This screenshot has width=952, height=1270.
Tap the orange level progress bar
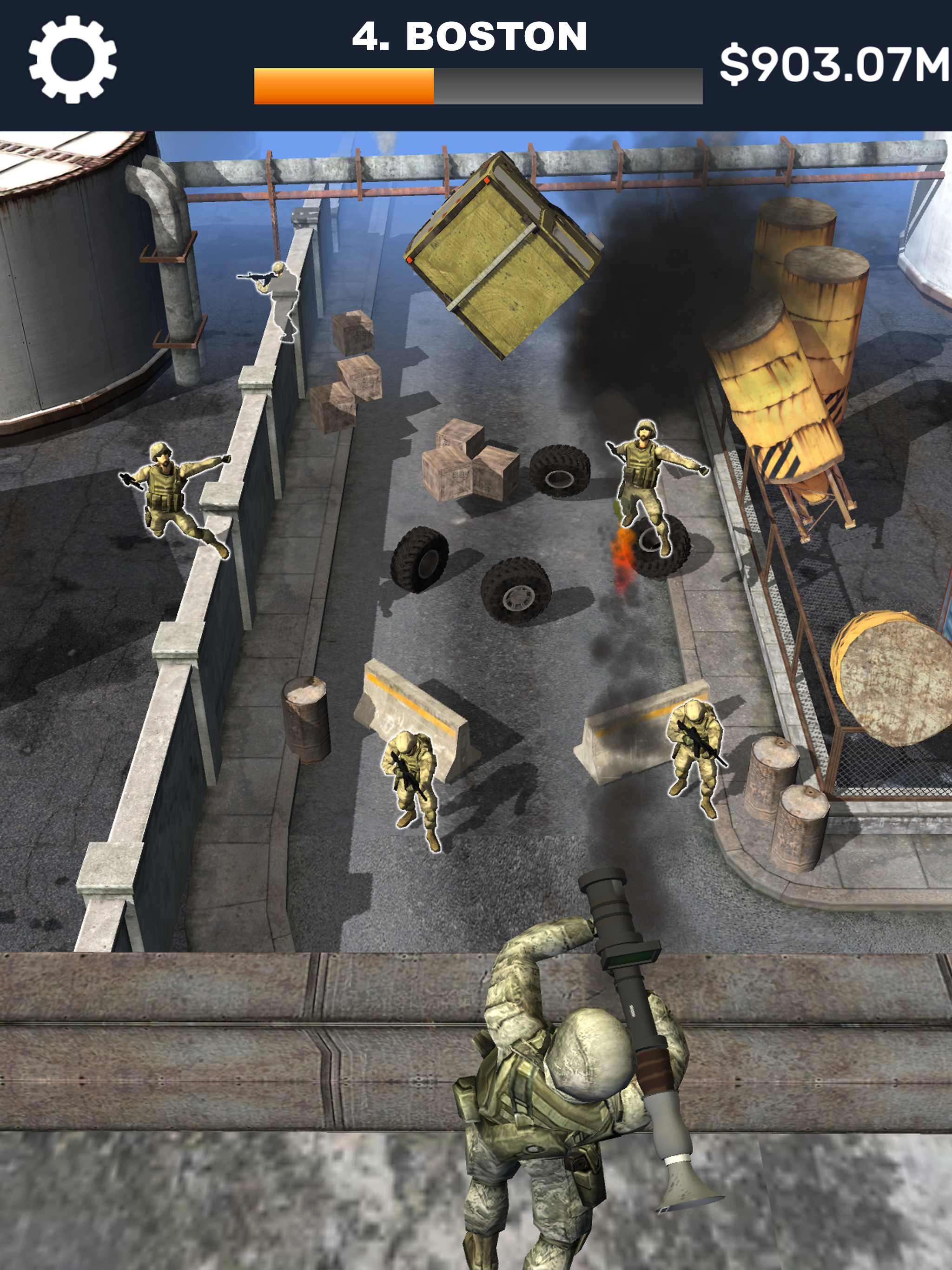click(344, 85)
